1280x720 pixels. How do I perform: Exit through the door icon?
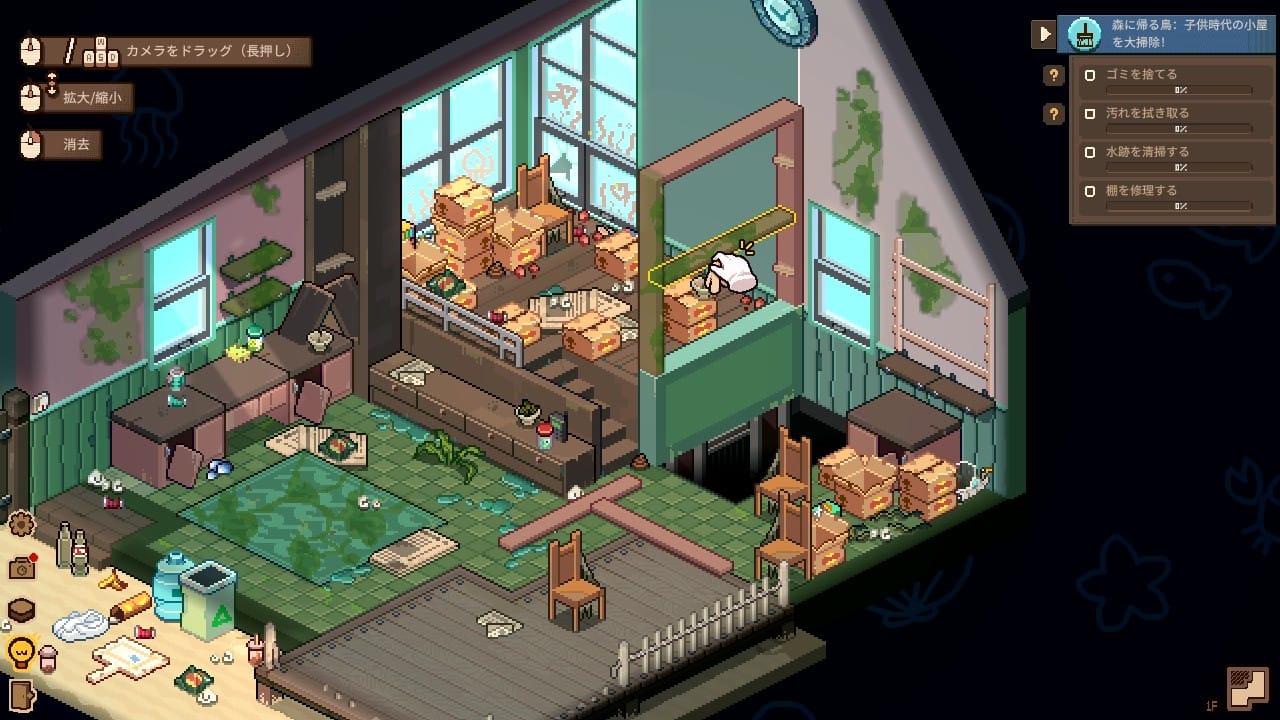click(x=19, y=693)
